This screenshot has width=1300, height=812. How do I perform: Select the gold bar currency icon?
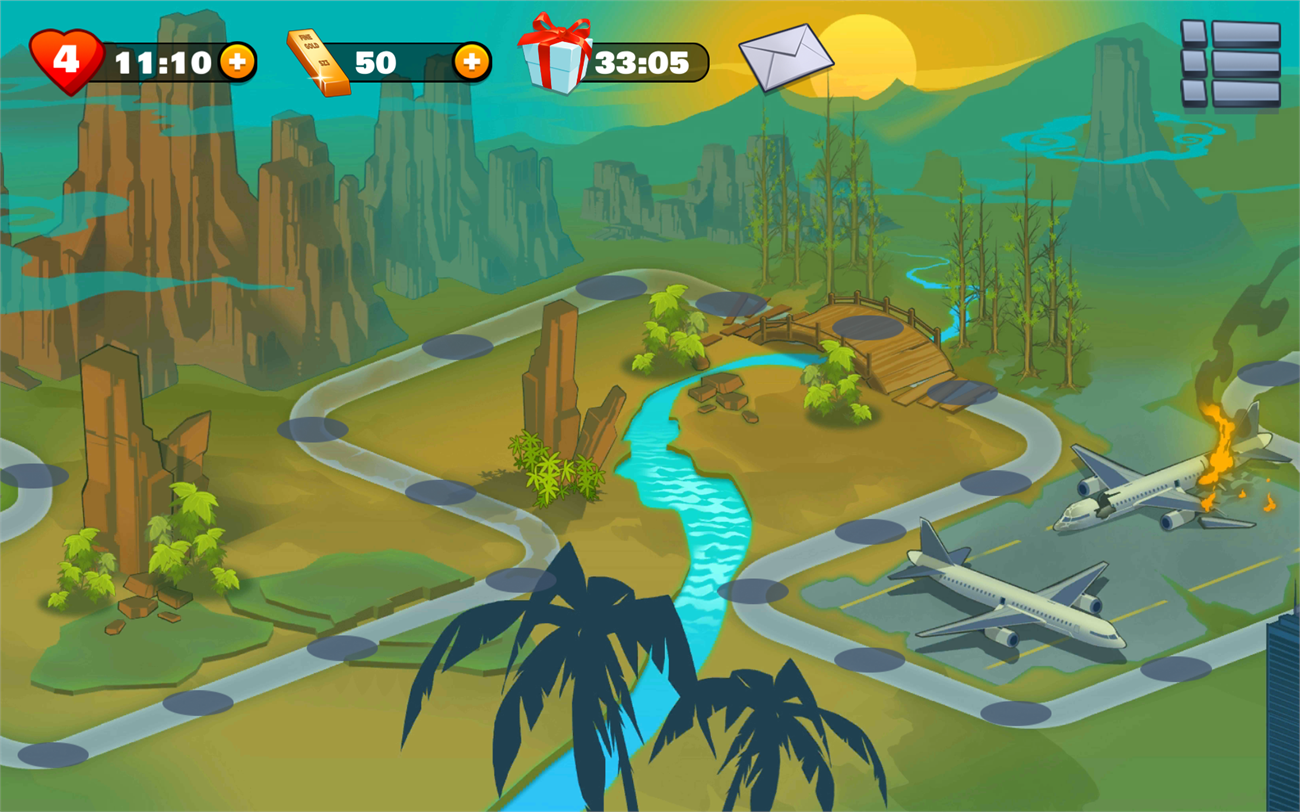tap(319, 62)
